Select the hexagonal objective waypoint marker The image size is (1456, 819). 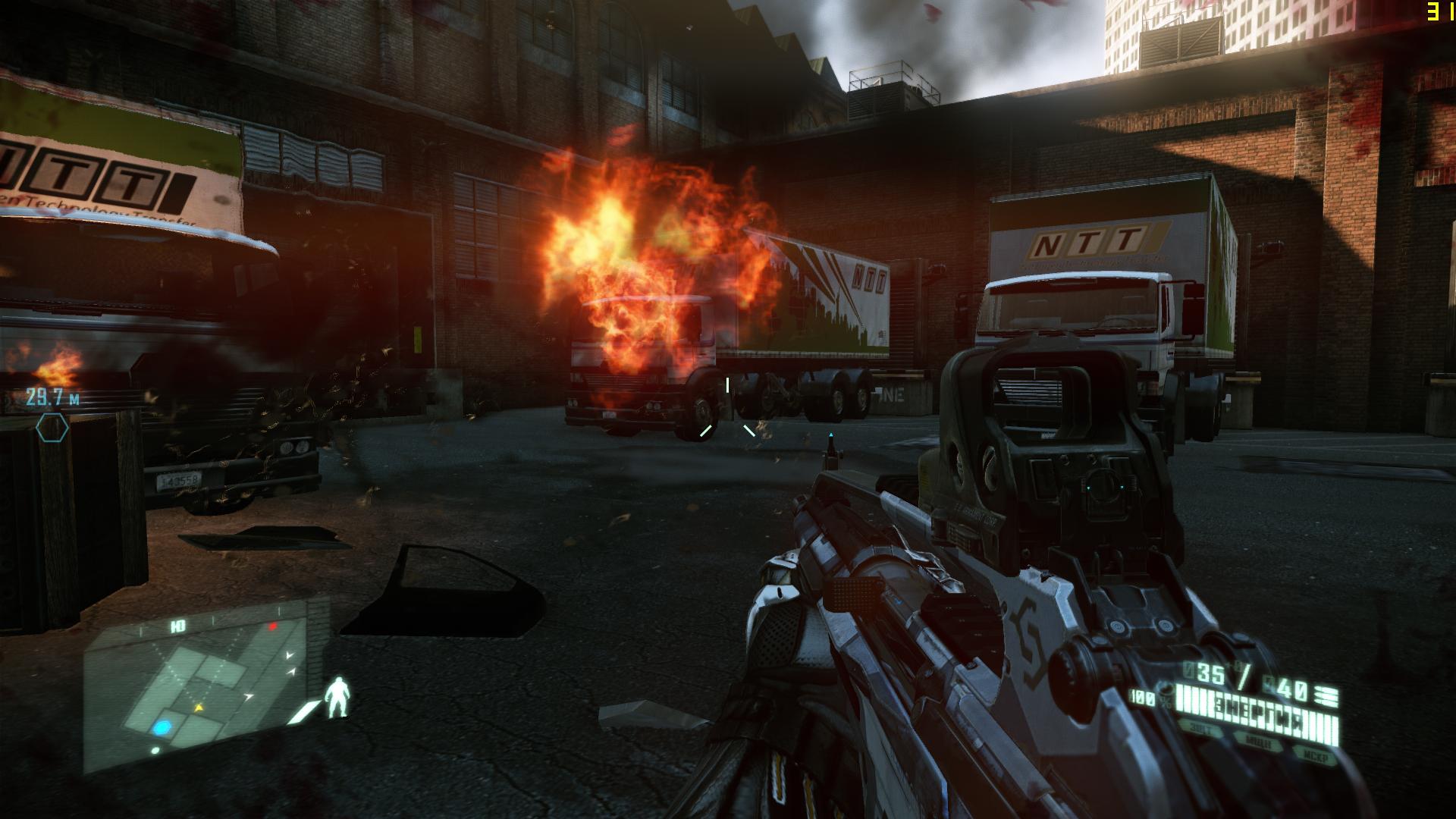coord(52,428)
